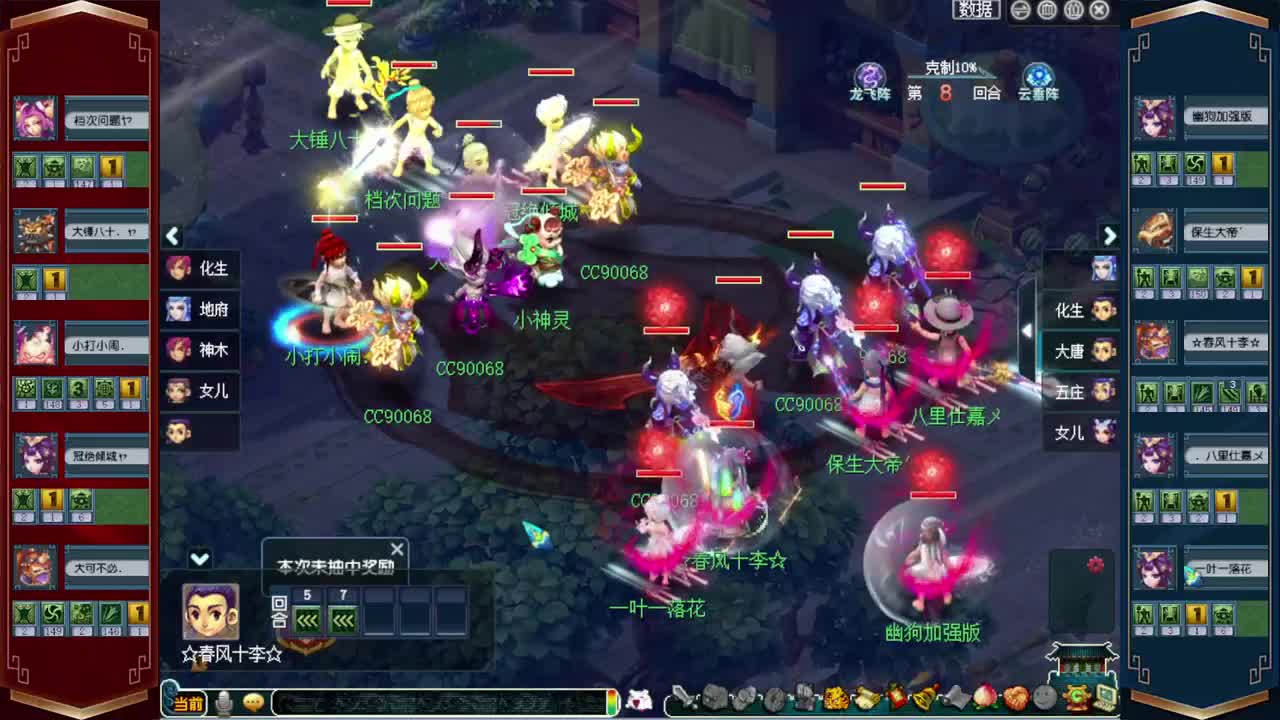Select the 龙飞阵 formation icon
Image resolution: width=1280 pixels, height=720 pixels.
870,75
